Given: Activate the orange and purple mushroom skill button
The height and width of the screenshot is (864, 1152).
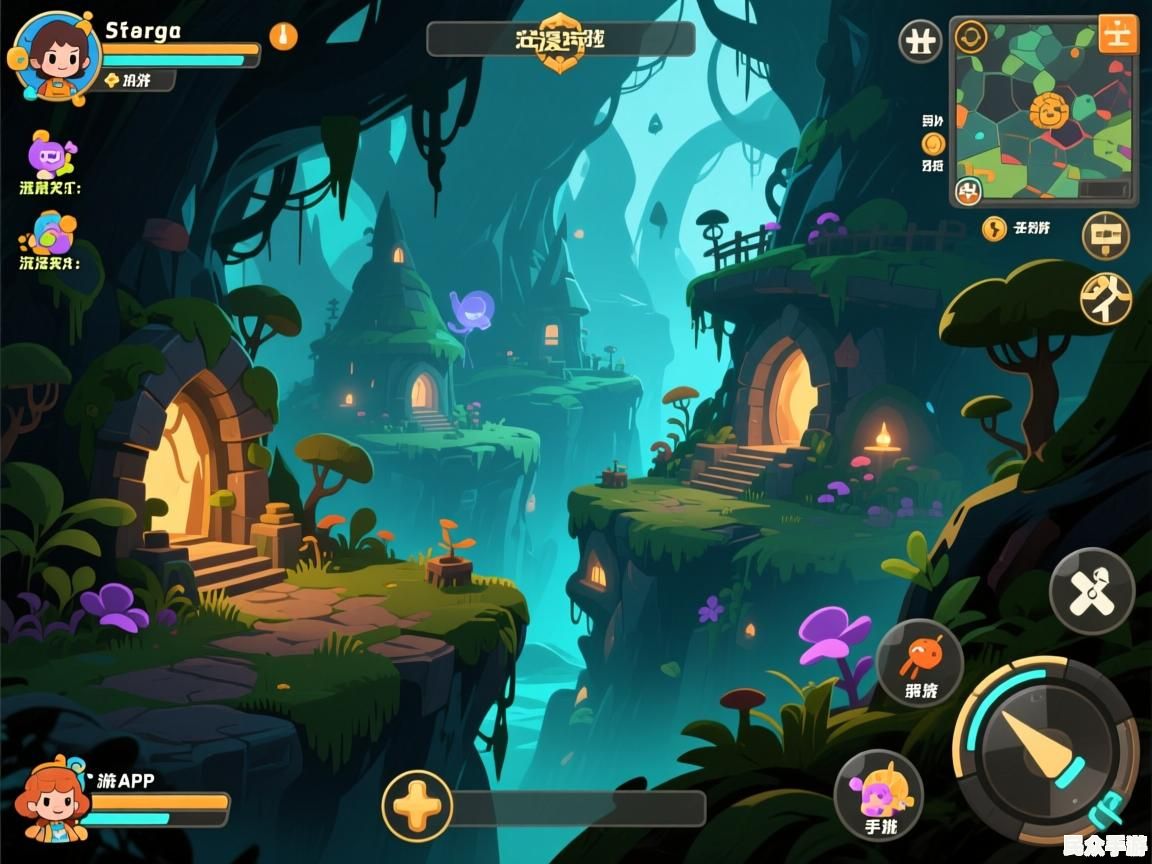Looking at the screenshot, I should coord(878,795).
